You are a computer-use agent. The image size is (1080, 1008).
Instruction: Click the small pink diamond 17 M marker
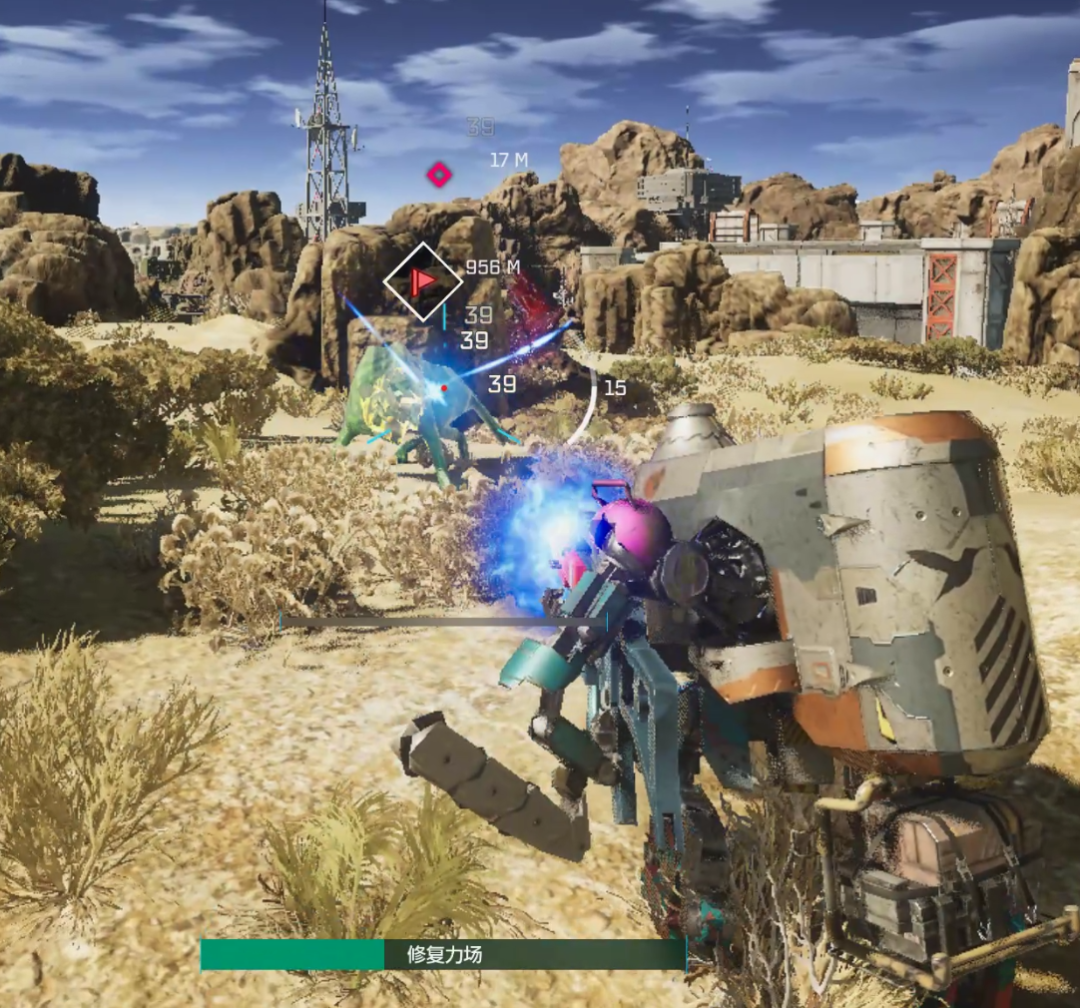(x=439, y=175)
